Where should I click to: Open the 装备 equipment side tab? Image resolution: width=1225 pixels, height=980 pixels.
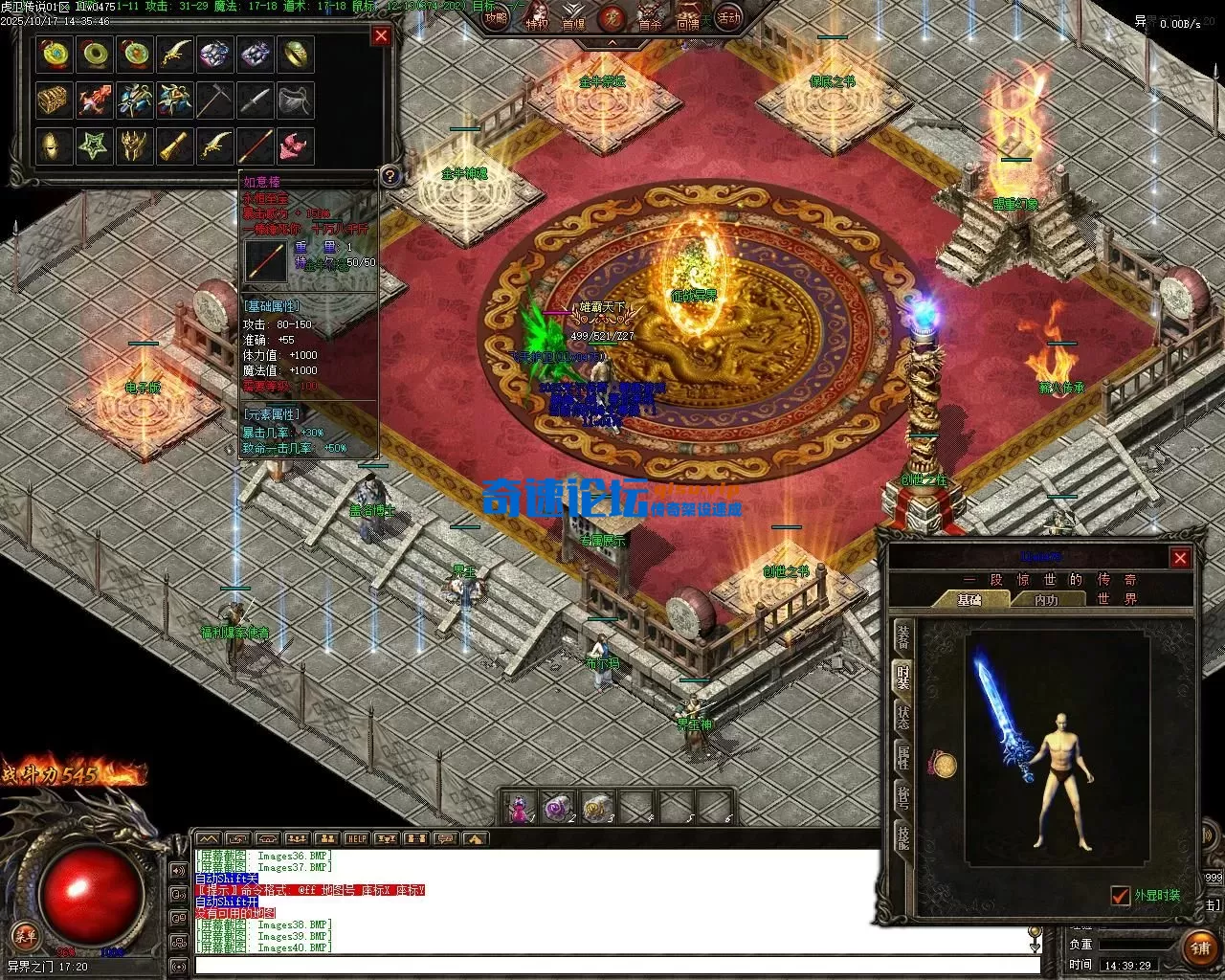(x=902, y=635)
